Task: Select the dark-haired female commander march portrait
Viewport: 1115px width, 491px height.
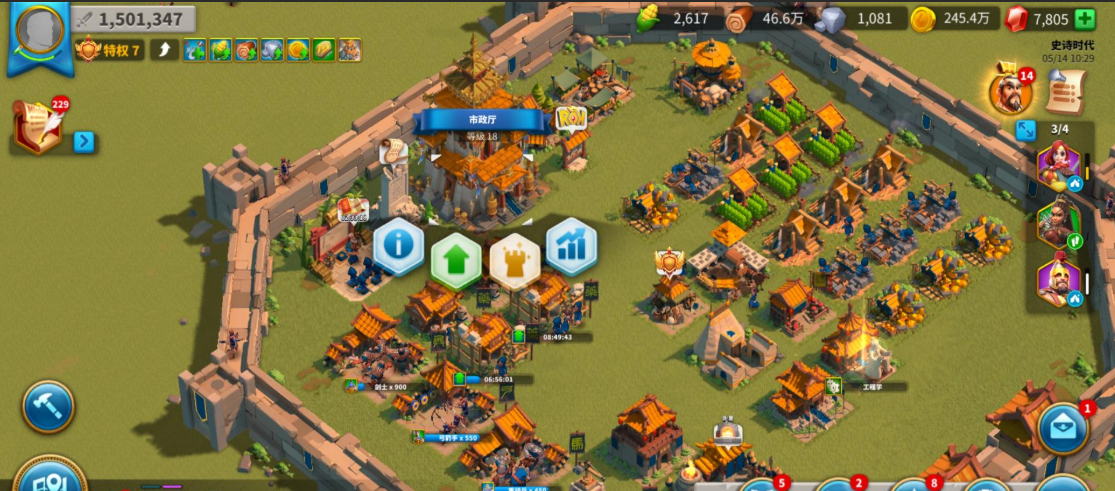Action: point(1058,223)
